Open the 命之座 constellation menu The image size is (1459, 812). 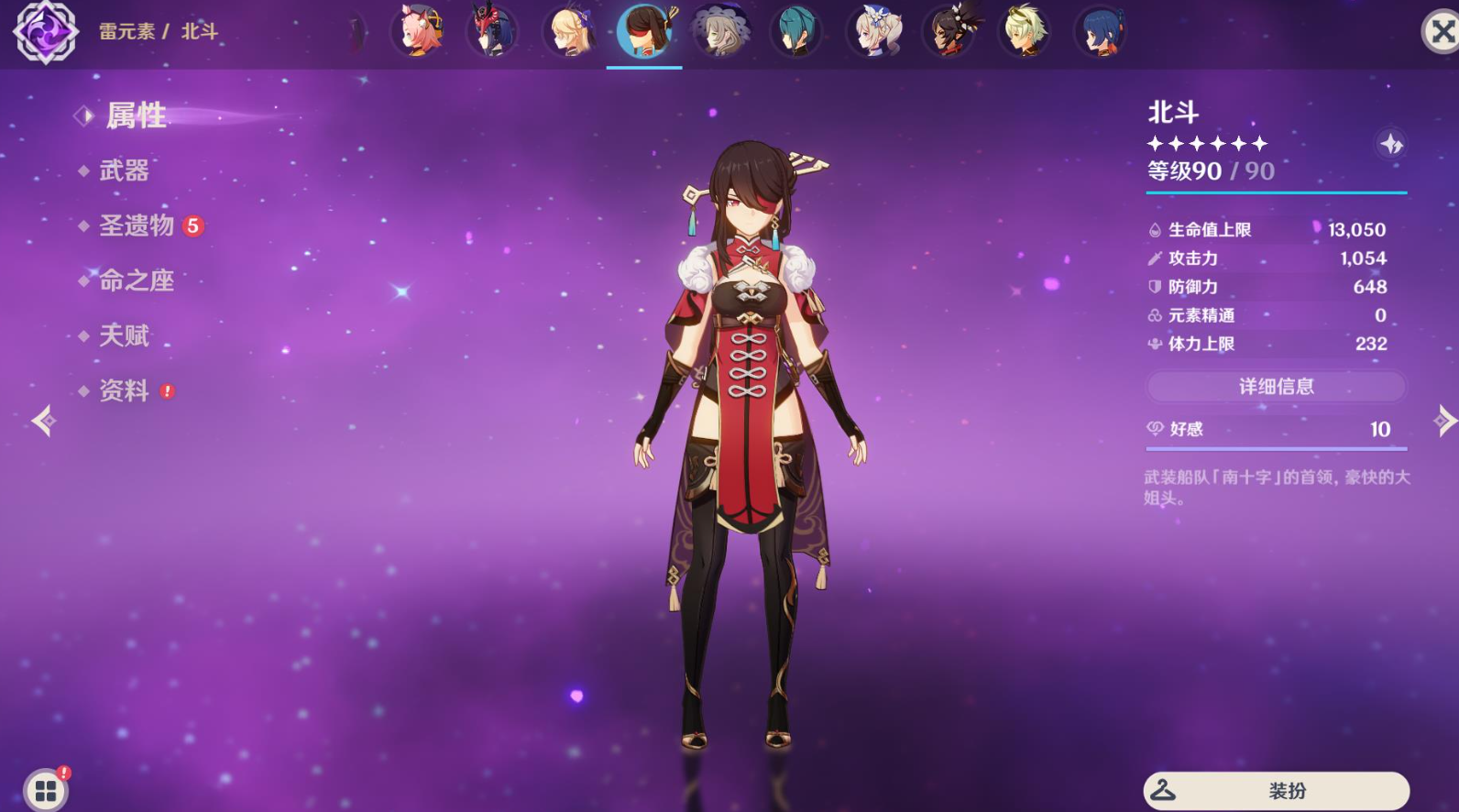(x=137, y=280)
